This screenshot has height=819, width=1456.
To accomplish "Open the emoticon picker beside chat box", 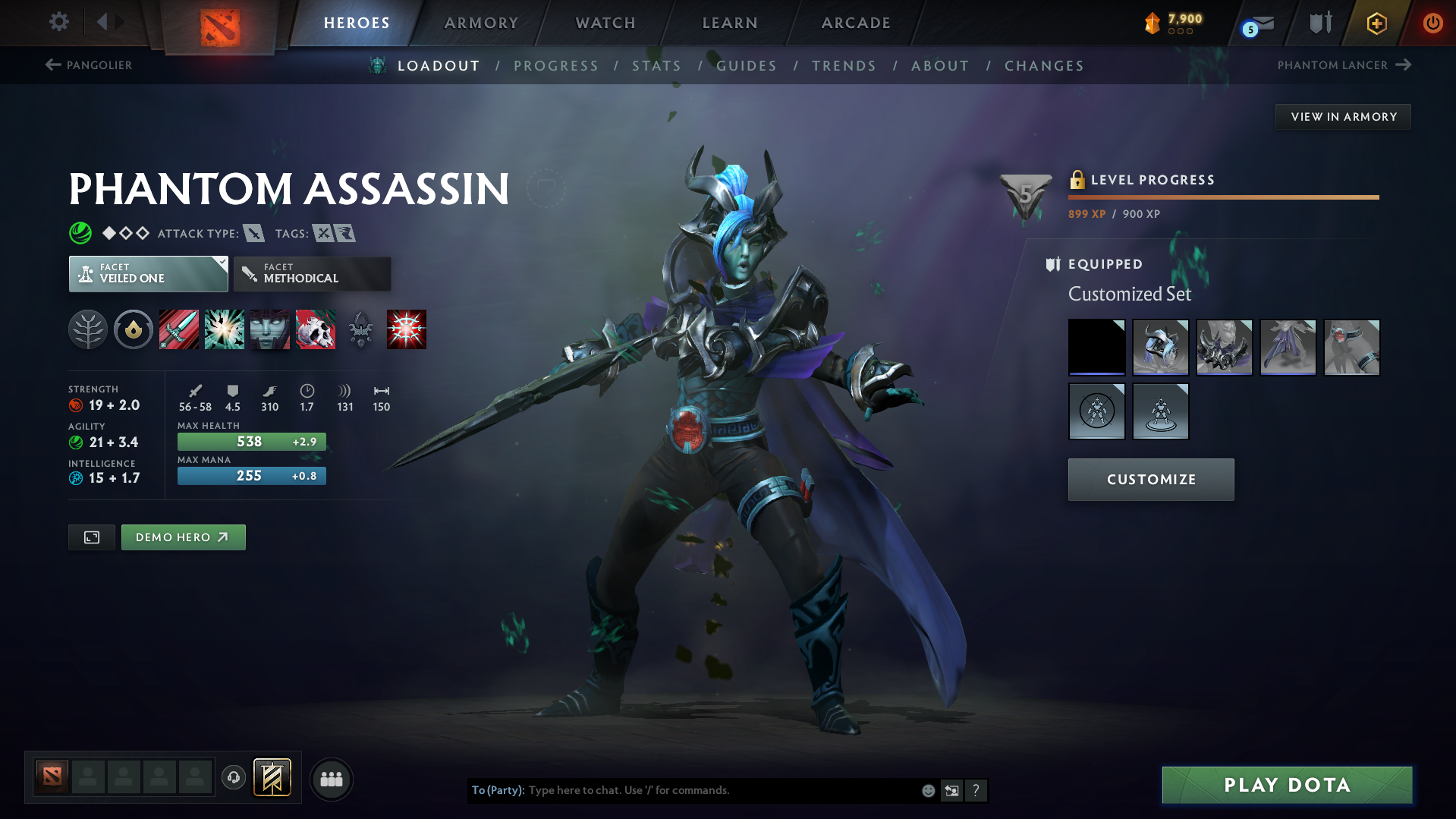I will tap(927, 790).
